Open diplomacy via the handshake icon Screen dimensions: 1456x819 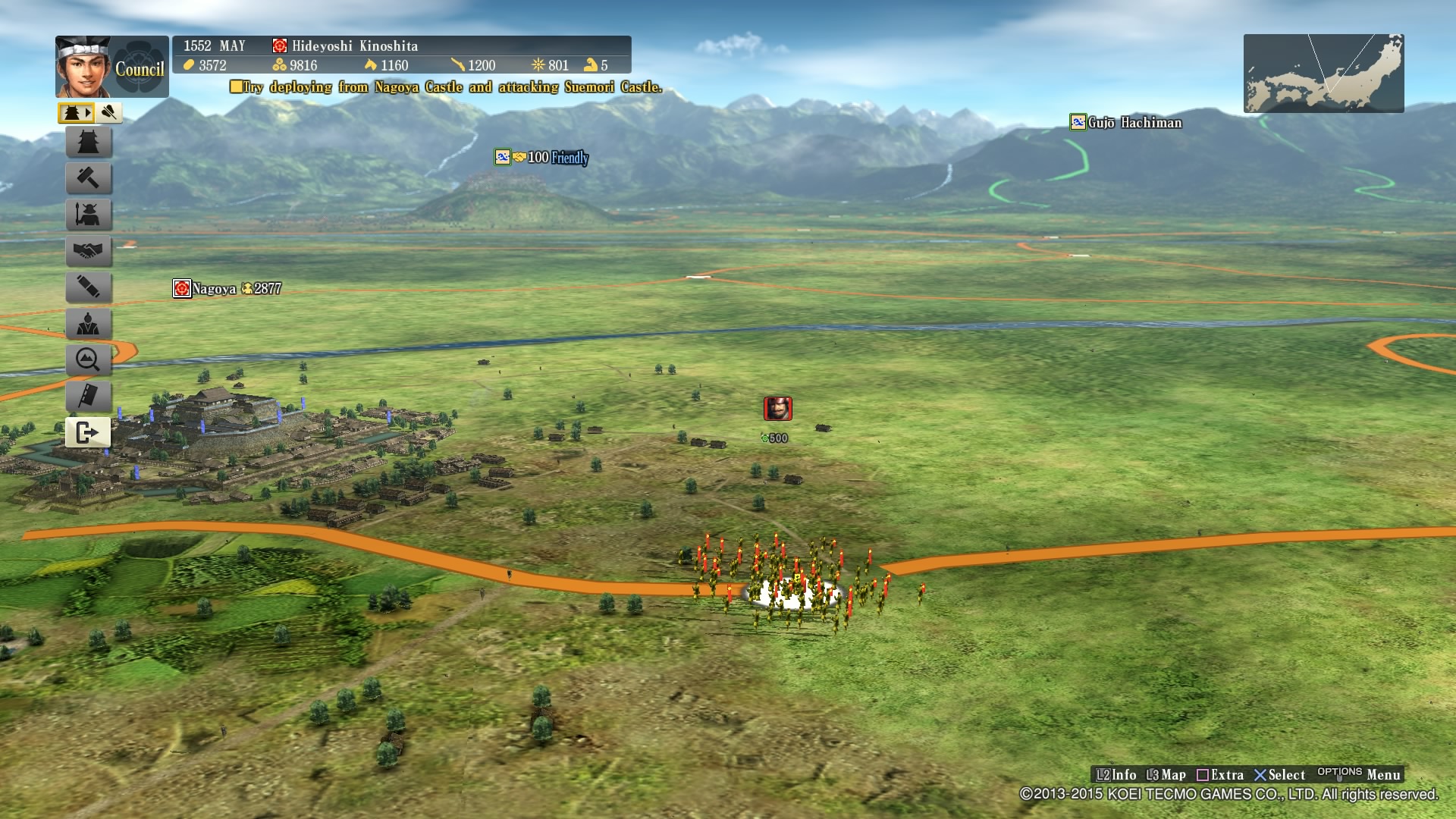point(89,251)
